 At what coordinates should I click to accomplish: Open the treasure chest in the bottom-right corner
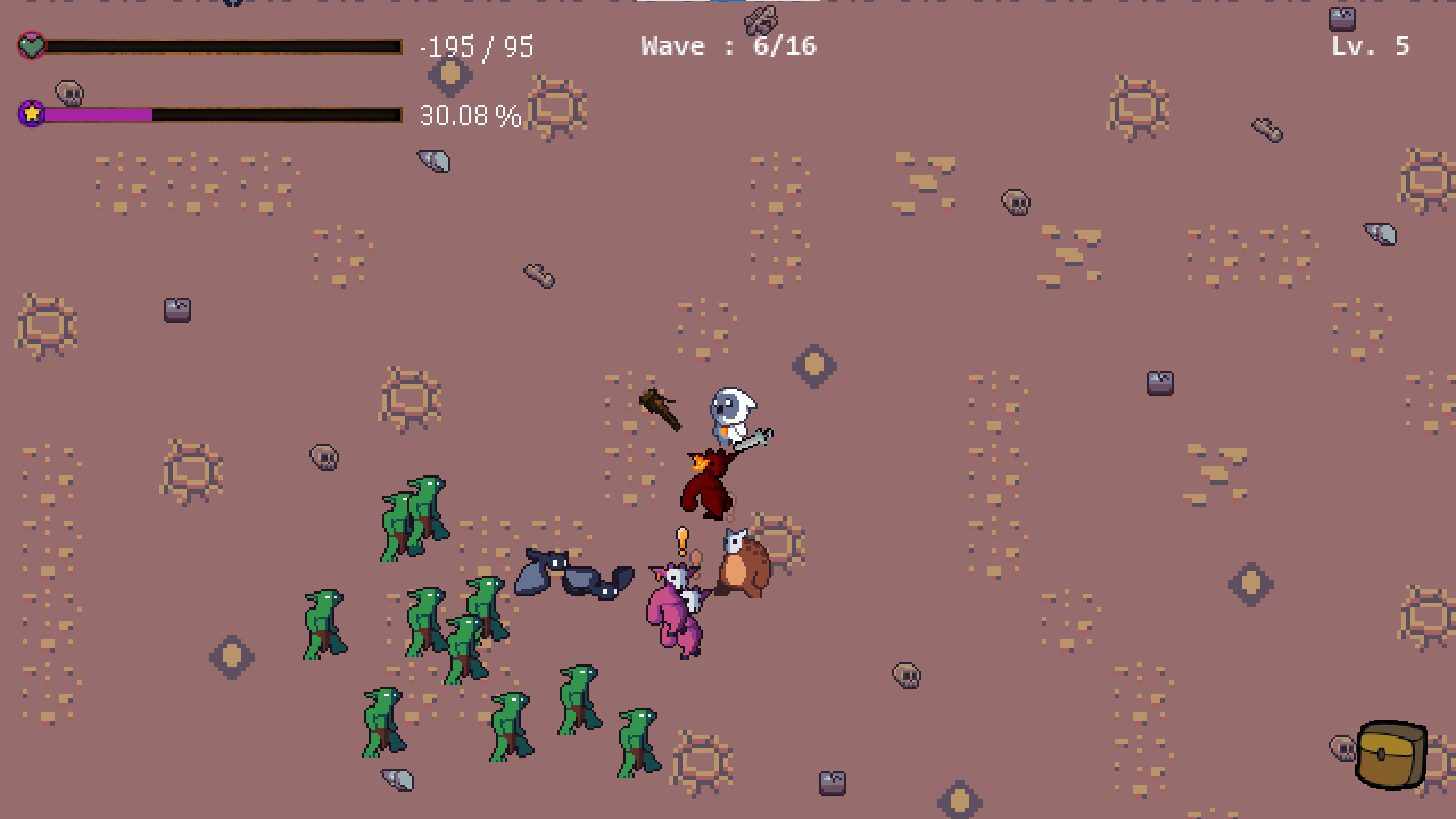tap(1392, 755)
